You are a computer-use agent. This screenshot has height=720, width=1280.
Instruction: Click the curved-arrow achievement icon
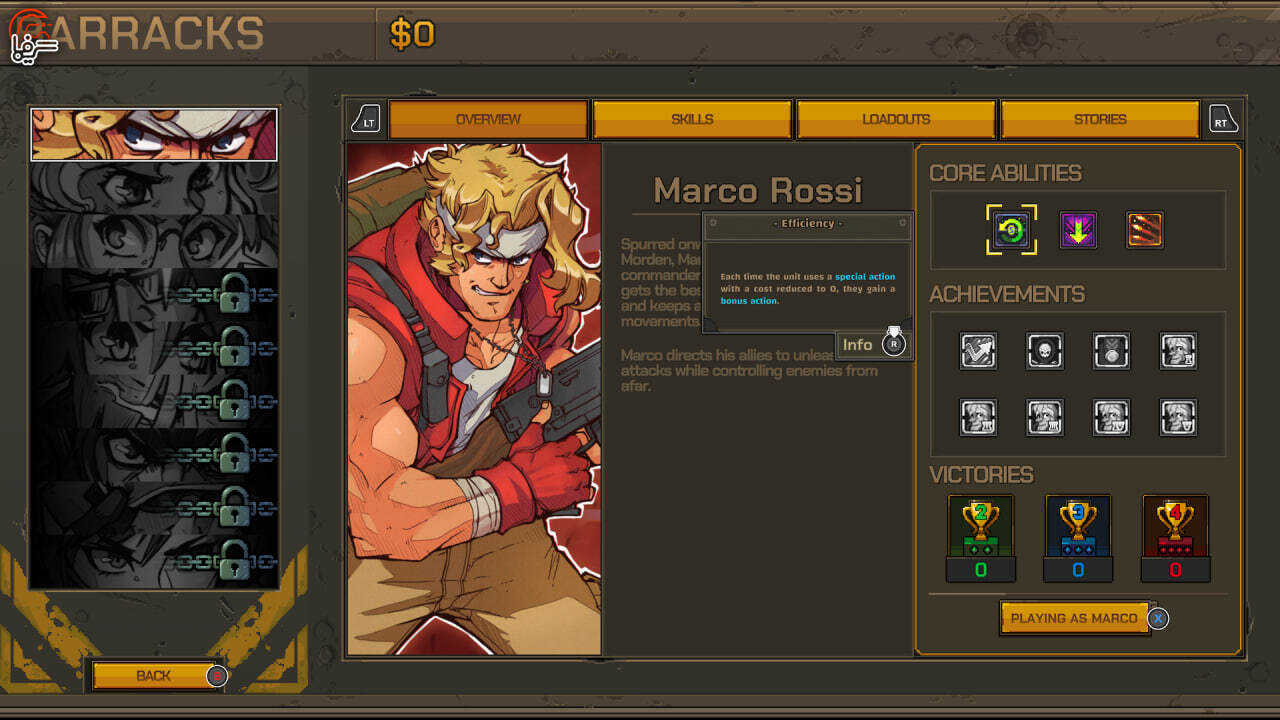pyautogui.click(x=977, y=351)
